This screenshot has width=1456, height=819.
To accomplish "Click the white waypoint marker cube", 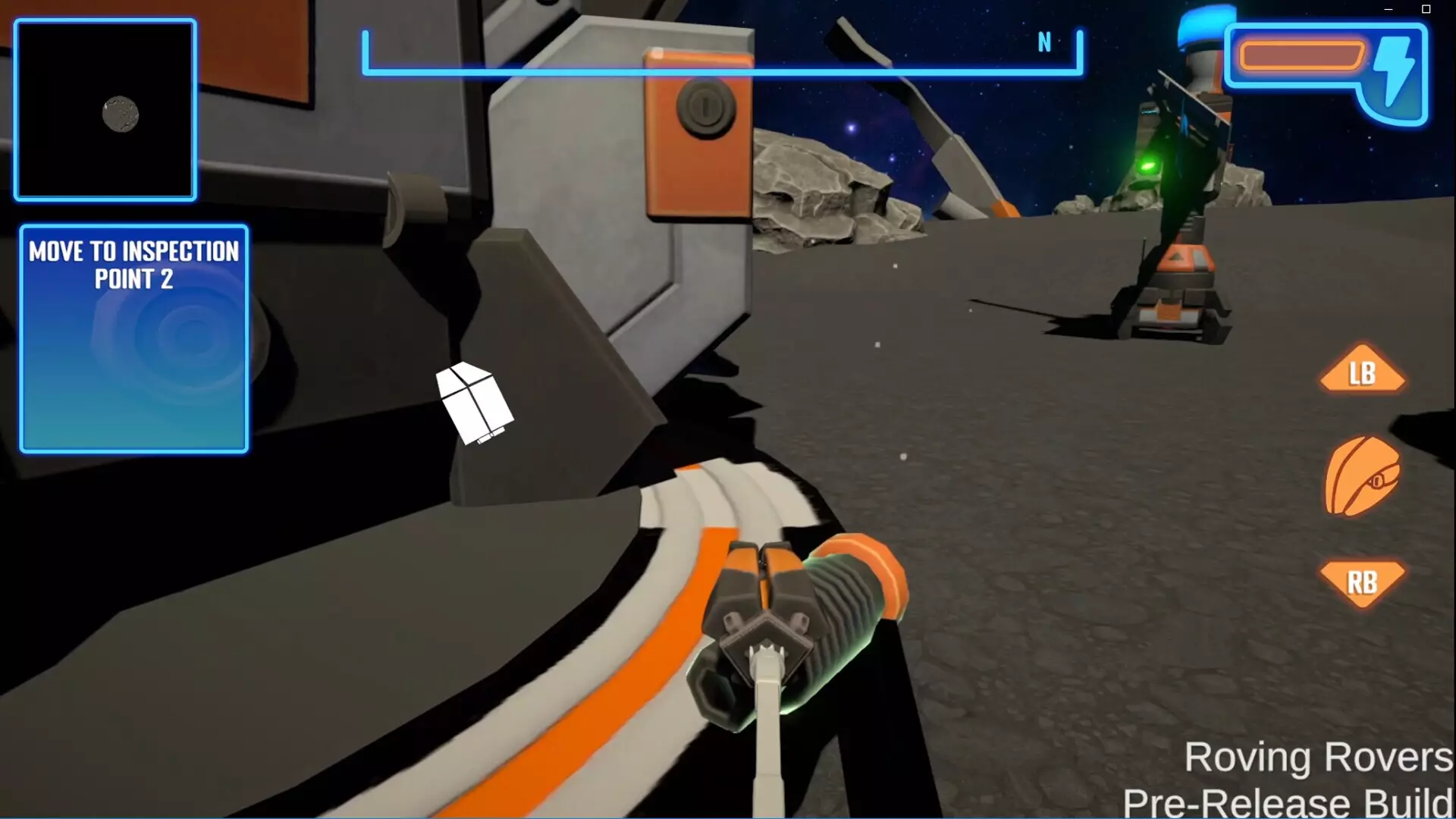I will pyautogui.click(x=474, y=402).
